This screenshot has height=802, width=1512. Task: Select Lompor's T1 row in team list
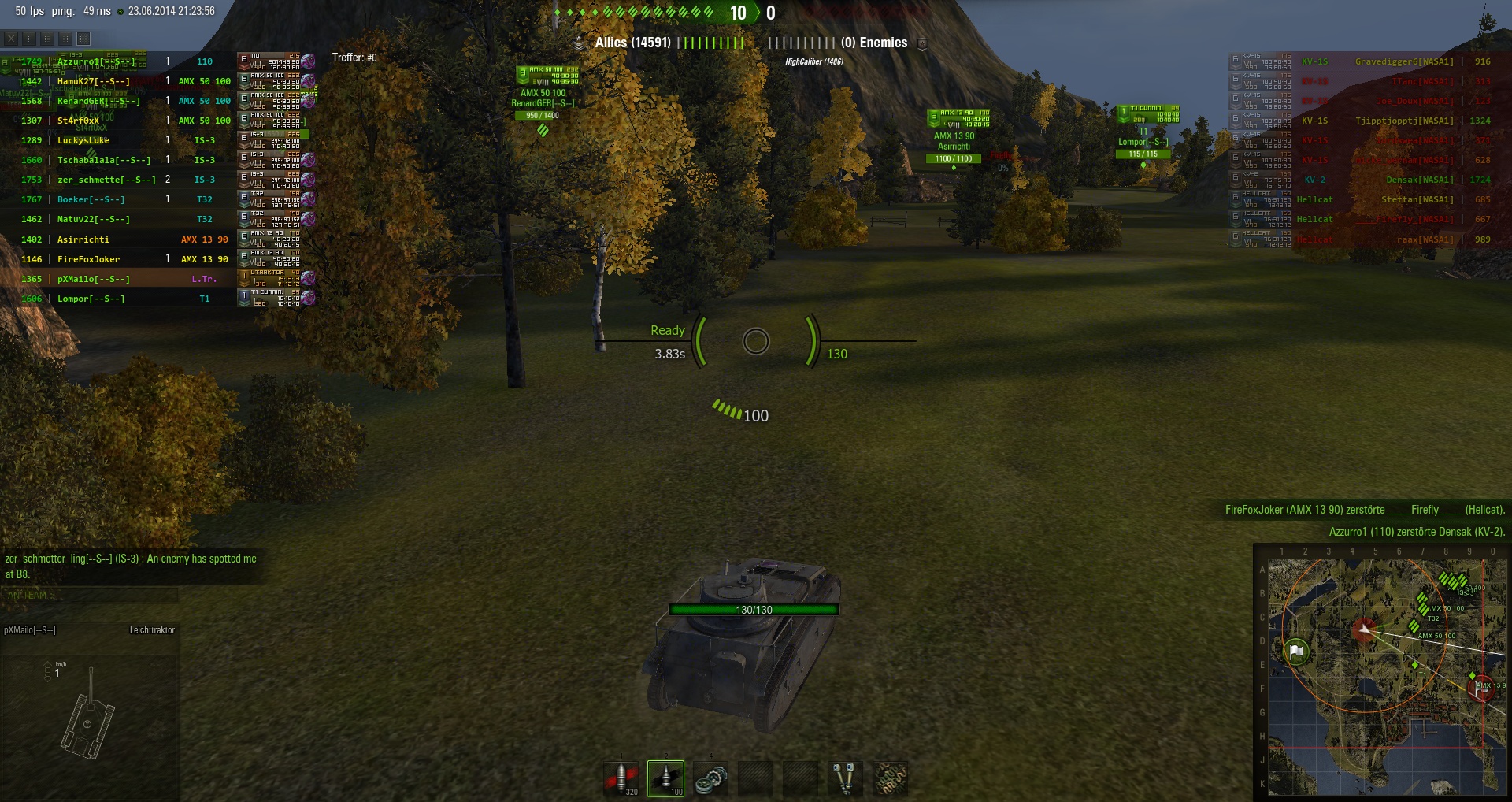pos(91,299)
